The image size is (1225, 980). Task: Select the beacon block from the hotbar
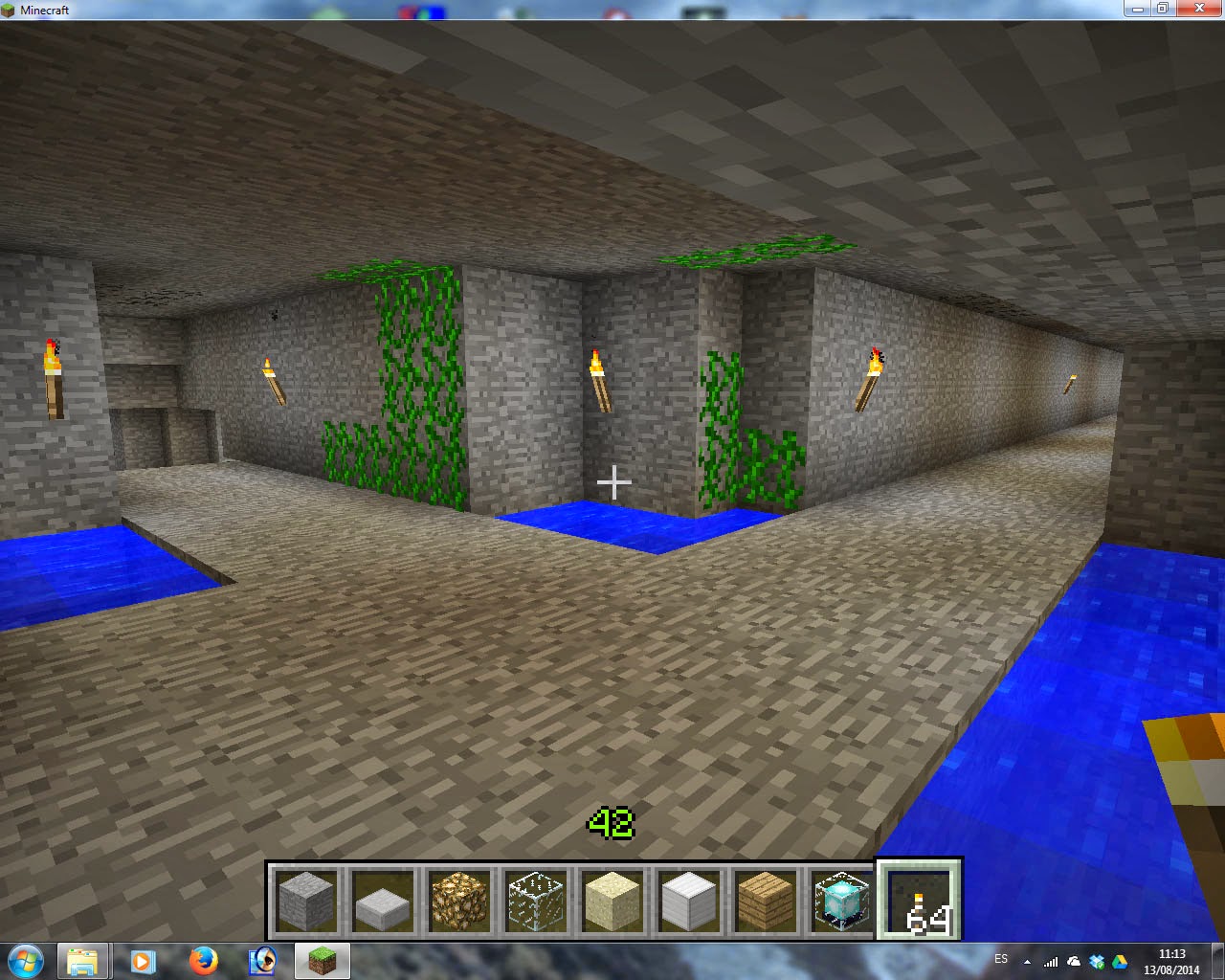[840, 900]
